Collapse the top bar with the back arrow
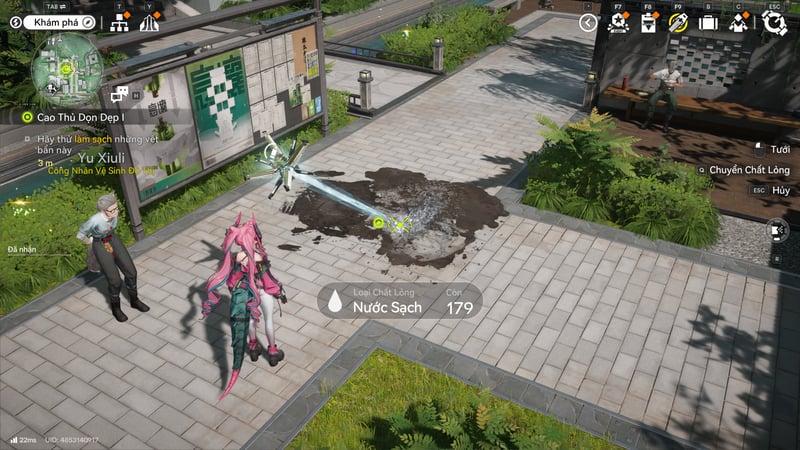Viewport: 800px width, 450px height. [x=588, y=22]
